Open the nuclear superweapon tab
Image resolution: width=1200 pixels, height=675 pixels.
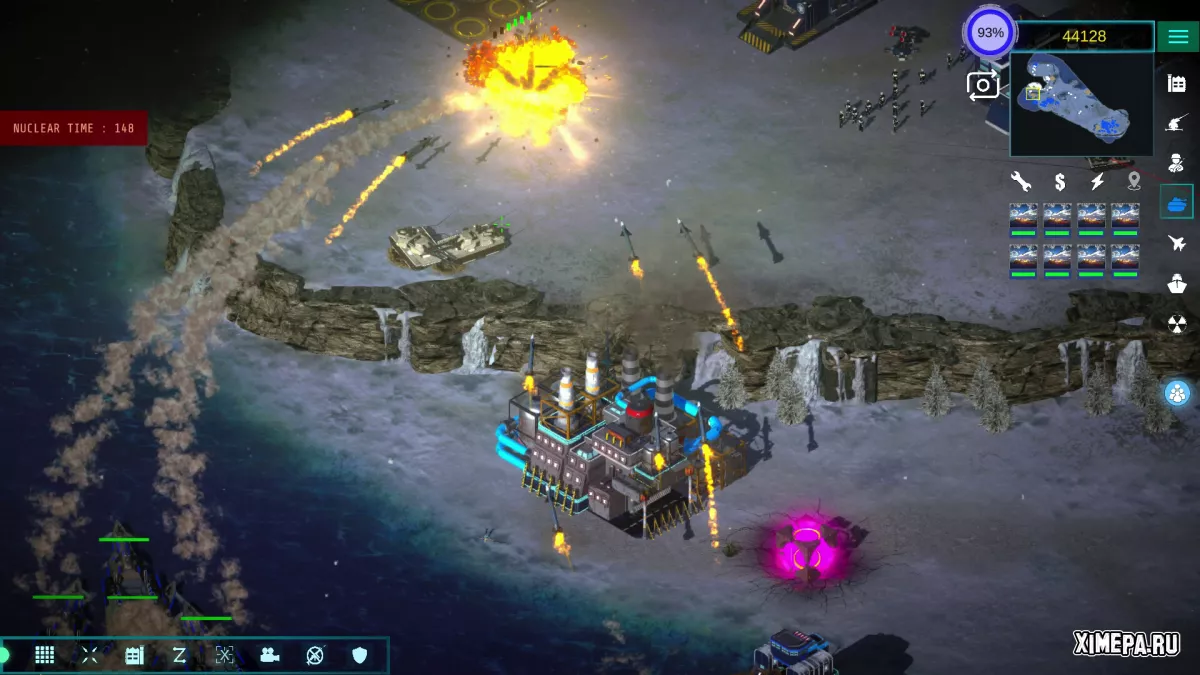pyautogui.click(x=1177, y=323)
